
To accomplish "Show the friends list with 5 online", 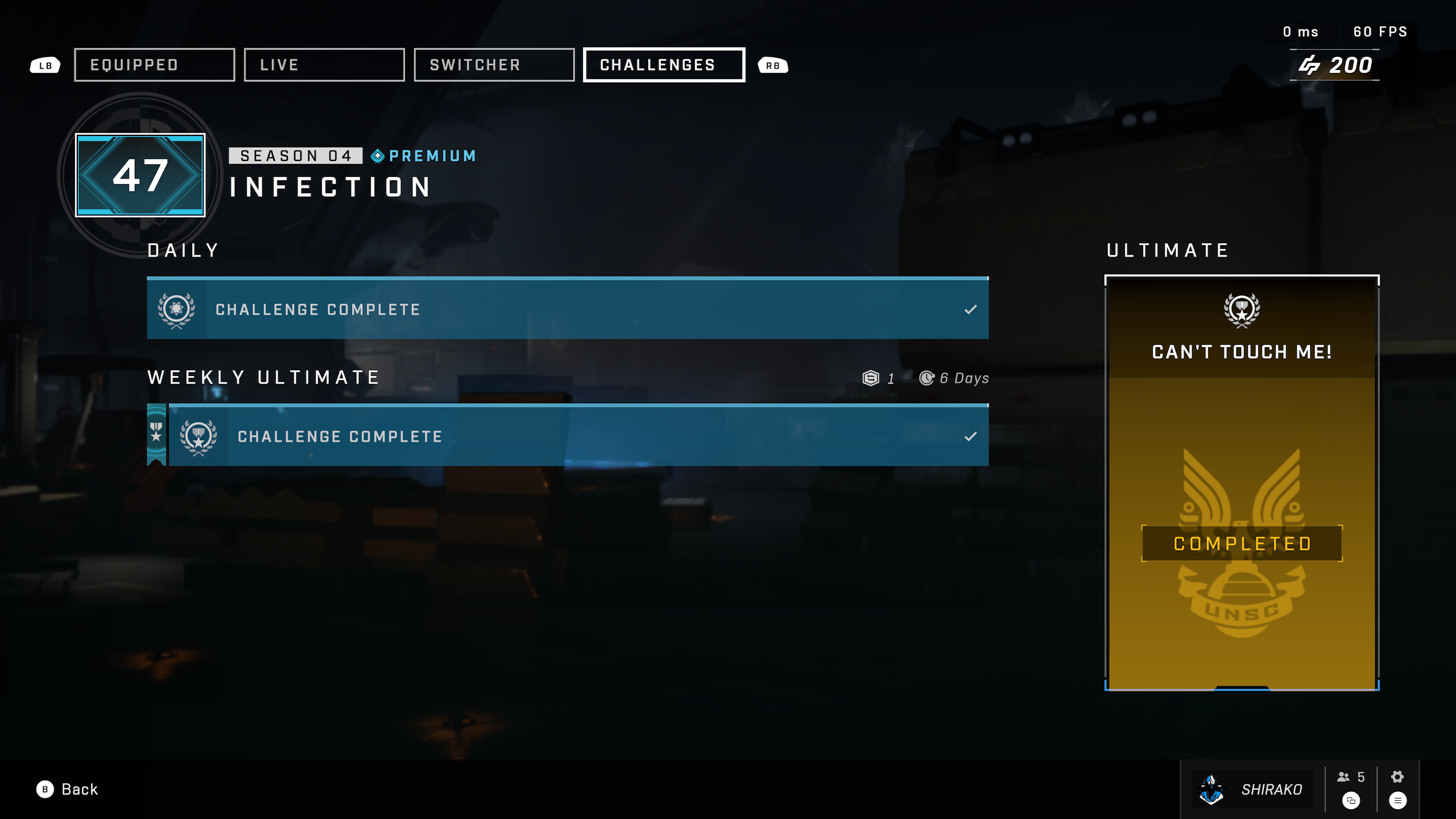I will point(1351,778).
